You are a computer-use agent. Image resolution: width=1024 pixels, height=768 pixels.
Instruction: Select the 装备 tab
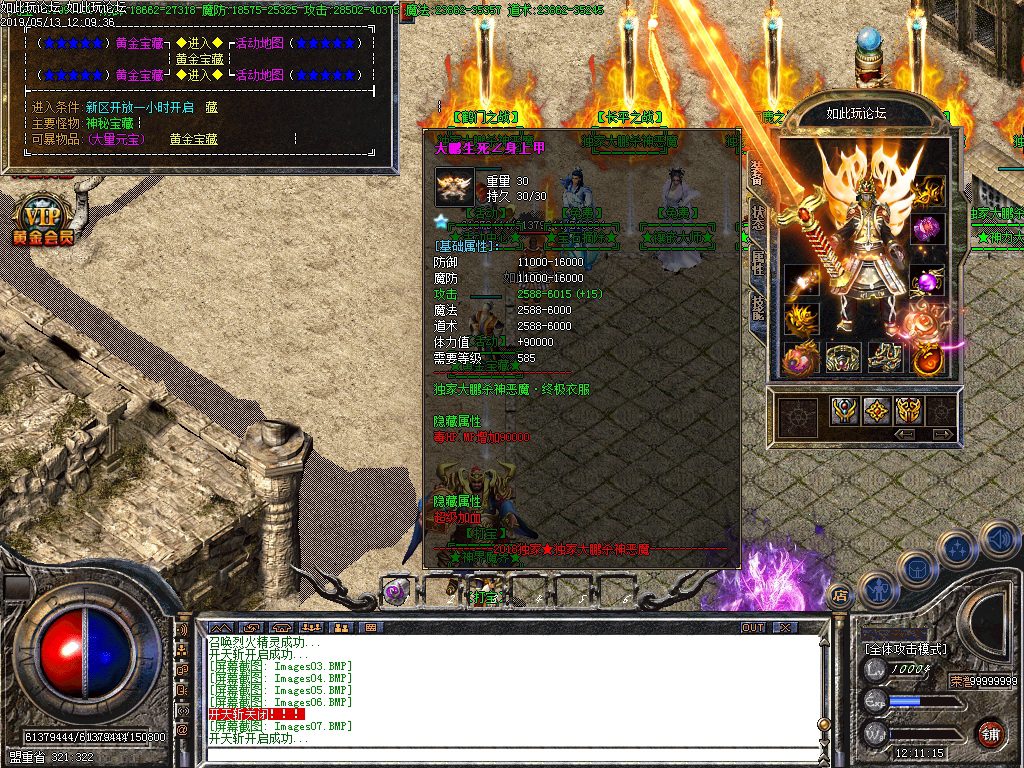click(x=757, y=173)
